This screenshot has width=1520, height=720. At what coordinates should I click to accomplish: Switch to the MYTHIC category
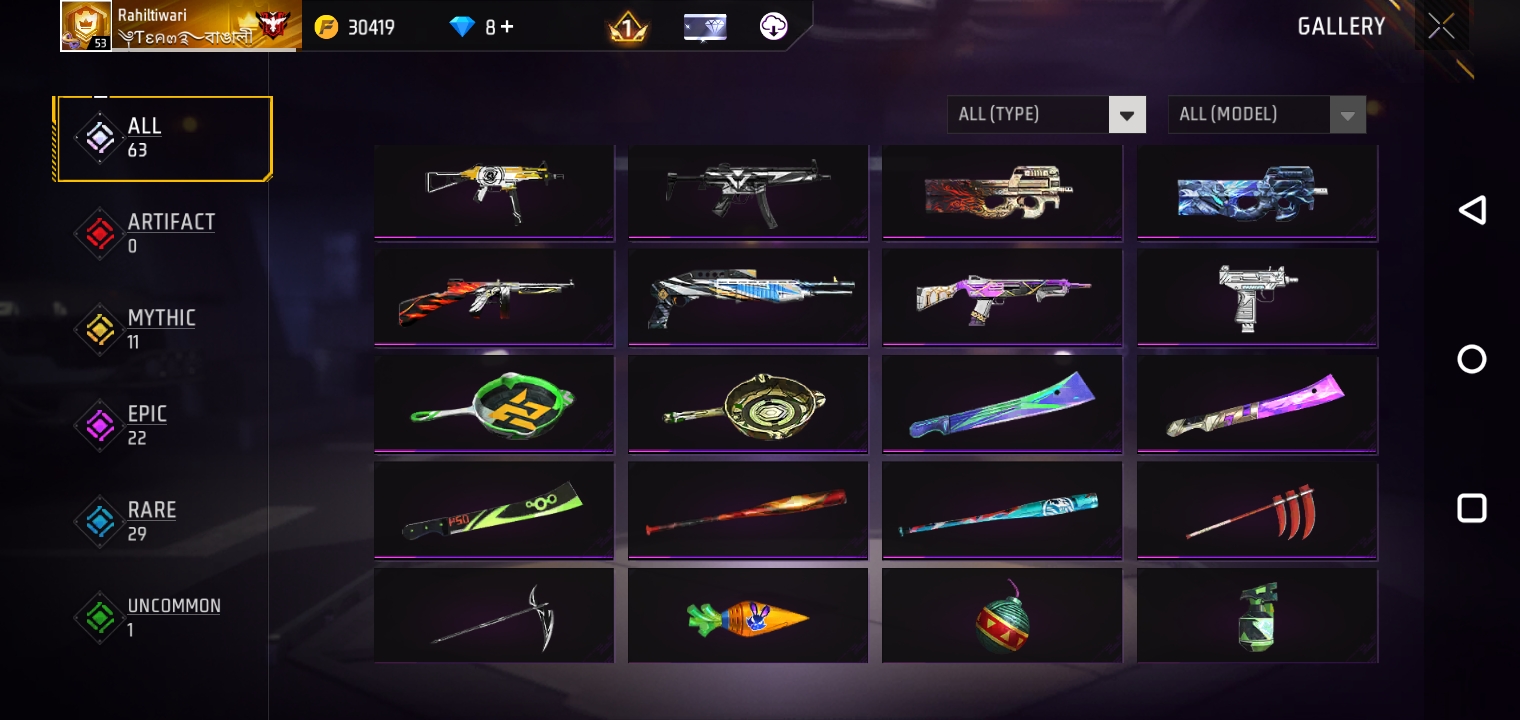tap(161, 329)
